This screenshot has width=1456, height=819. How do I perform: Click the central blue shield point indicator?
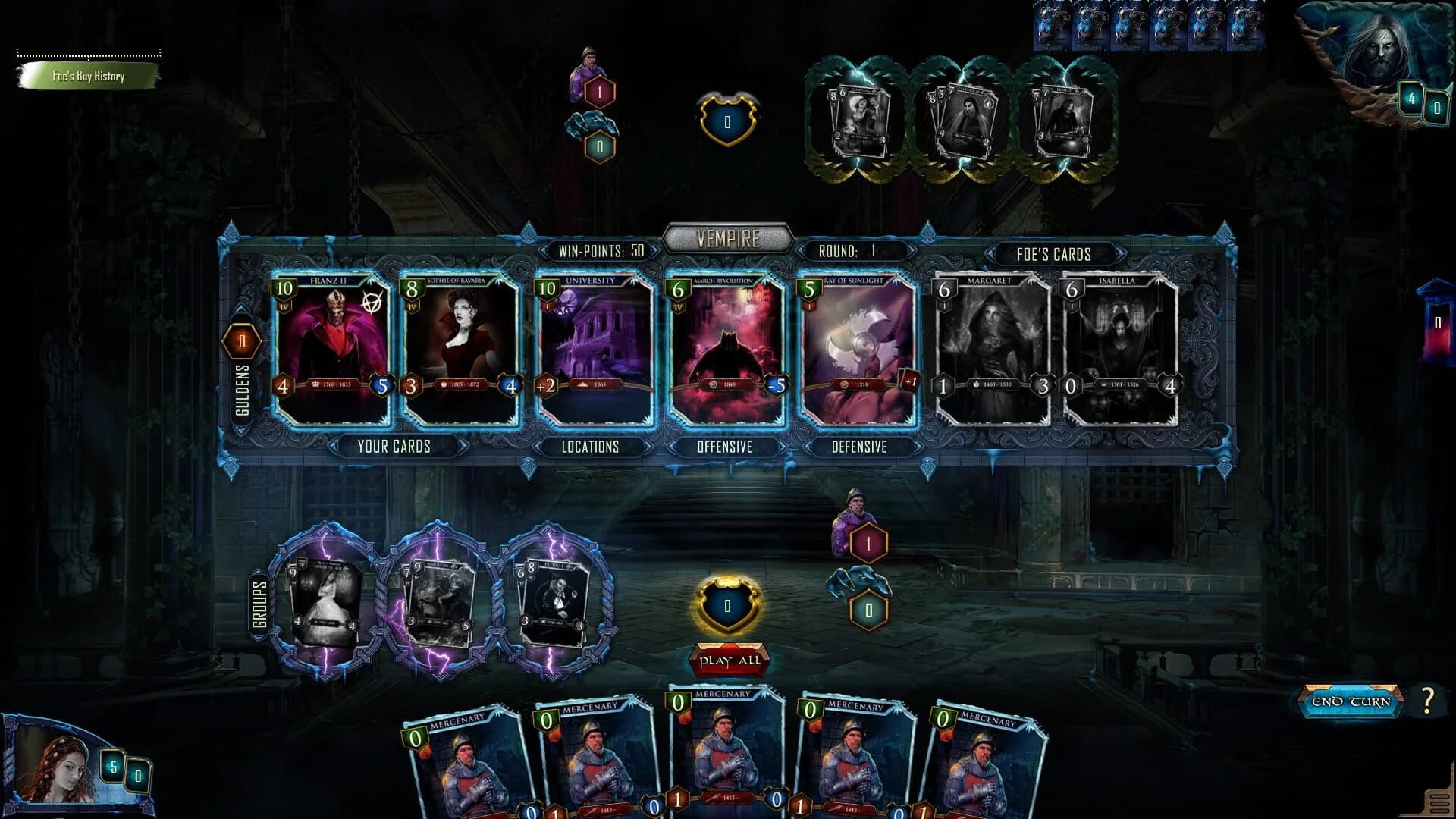726,605
